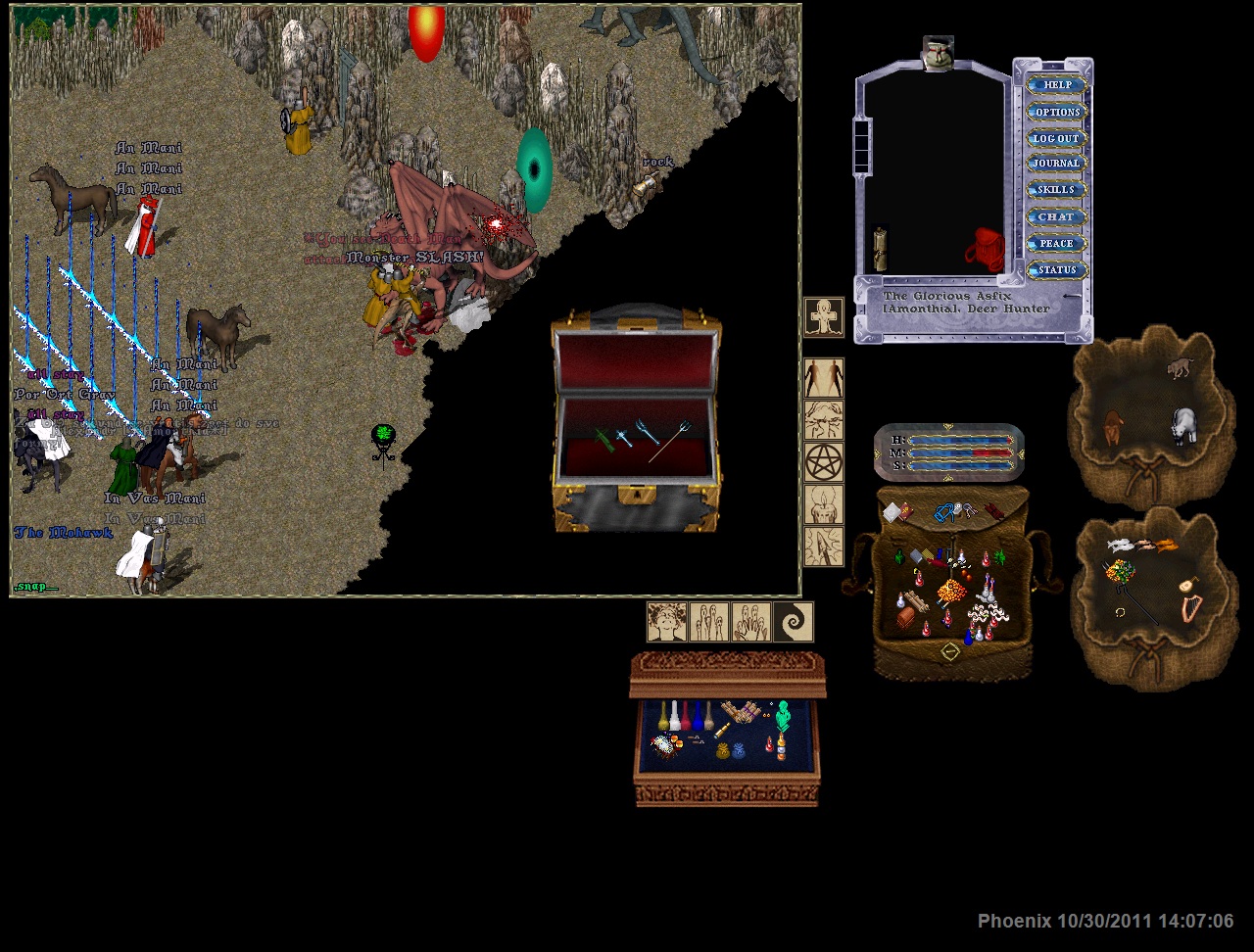This screenshot has height=952, width=1254.
Task: Open the Journal
Action: point(1056,164)
